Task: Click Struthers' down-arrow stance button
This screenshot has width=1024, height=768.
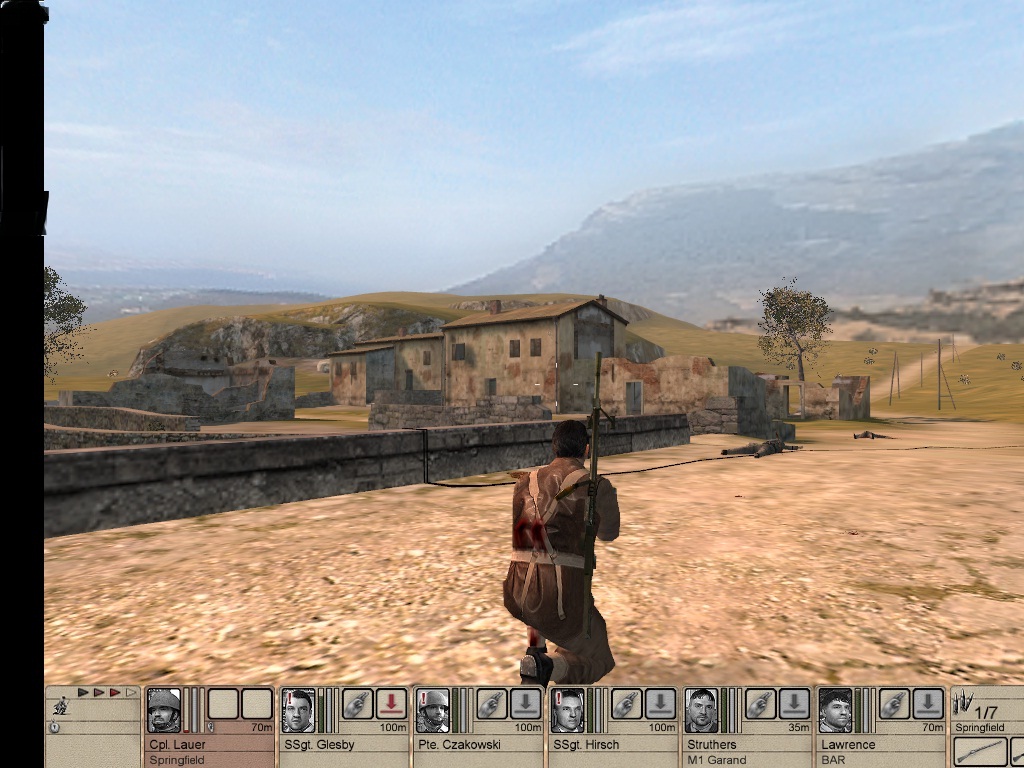Action: pos(794,704)
